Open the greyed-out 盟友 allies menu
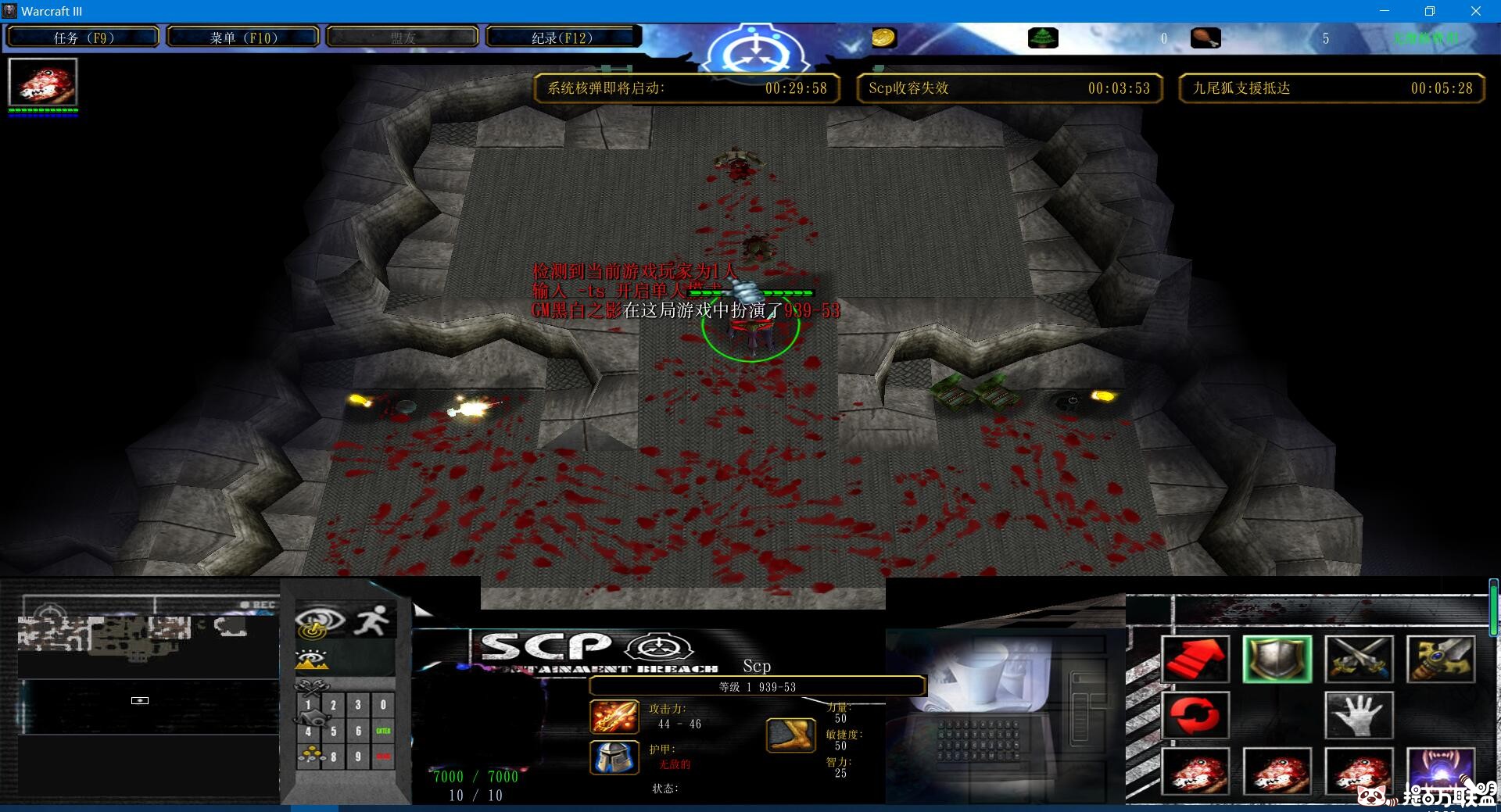 coord(403,38)
